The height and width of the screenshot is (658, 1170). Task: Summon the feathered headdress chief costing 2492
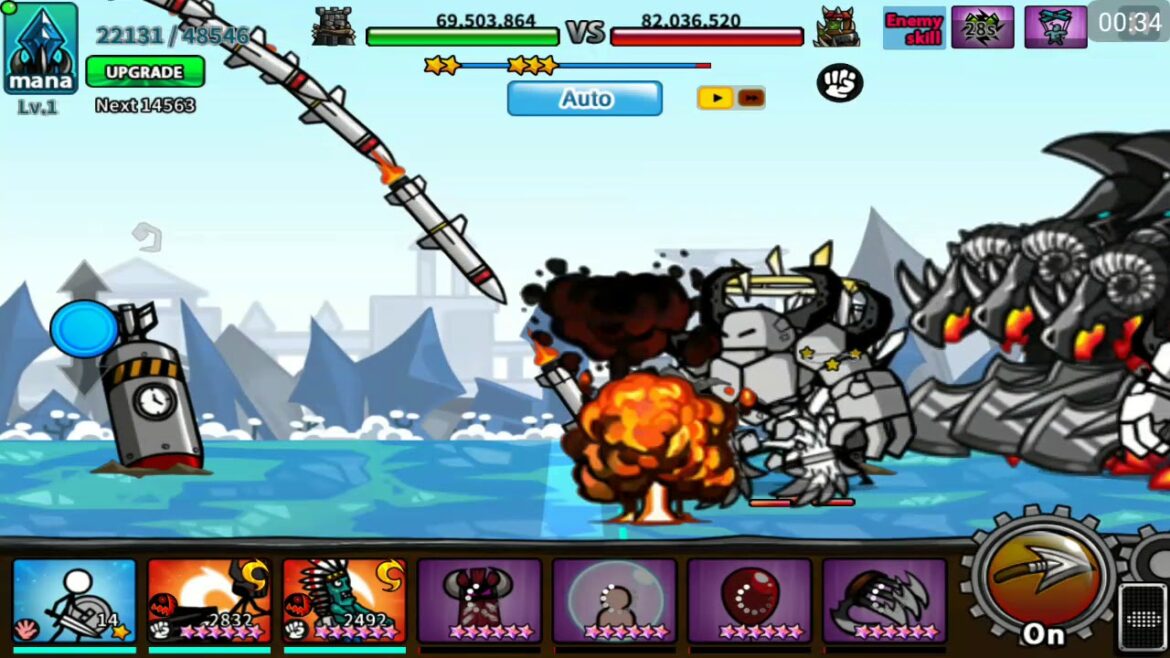click(344, 600)
